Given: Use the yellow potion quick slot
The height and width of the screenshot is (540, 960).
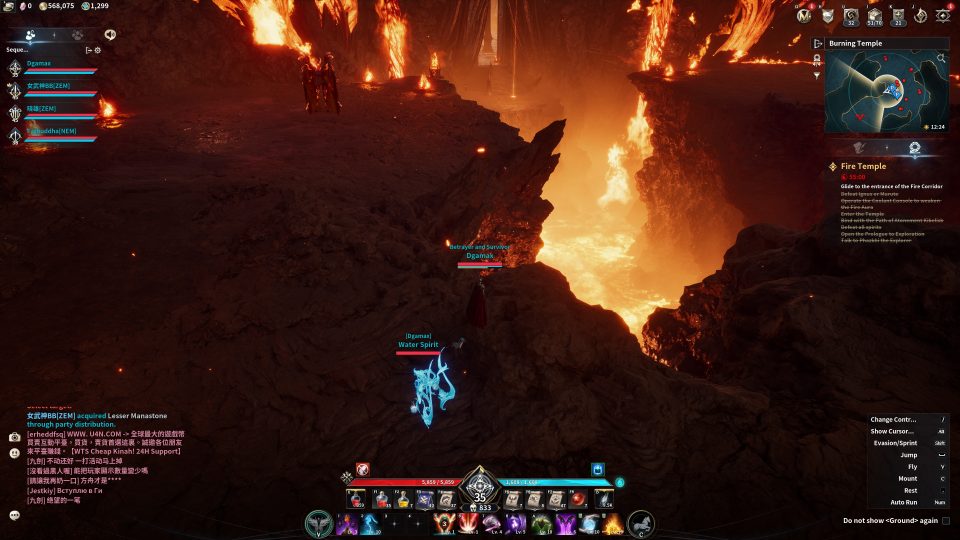Looking at the screenshot, I should (404, 499).
